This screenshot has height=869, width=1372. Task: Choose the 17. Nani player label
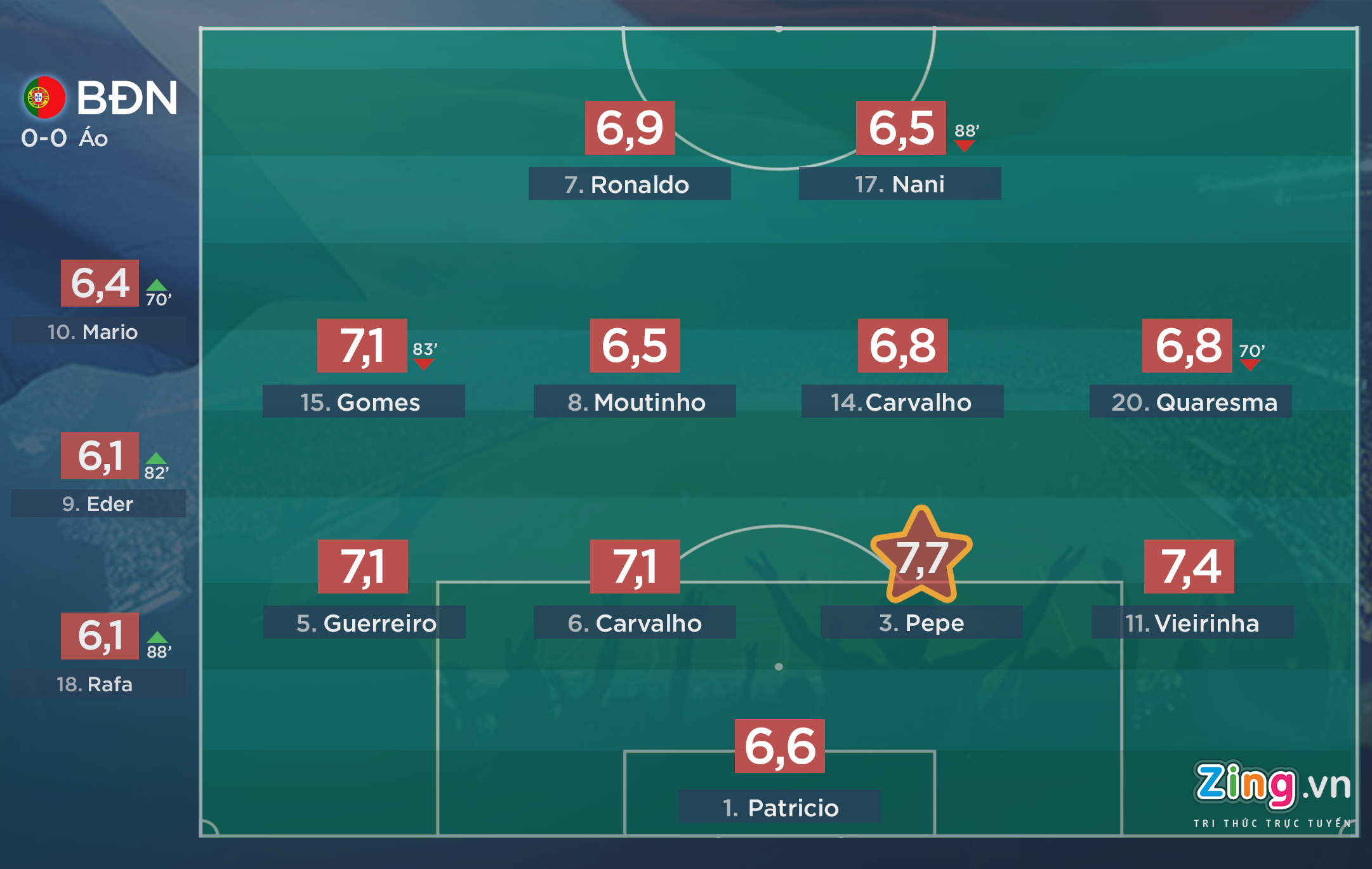click(x=899, y=184)
